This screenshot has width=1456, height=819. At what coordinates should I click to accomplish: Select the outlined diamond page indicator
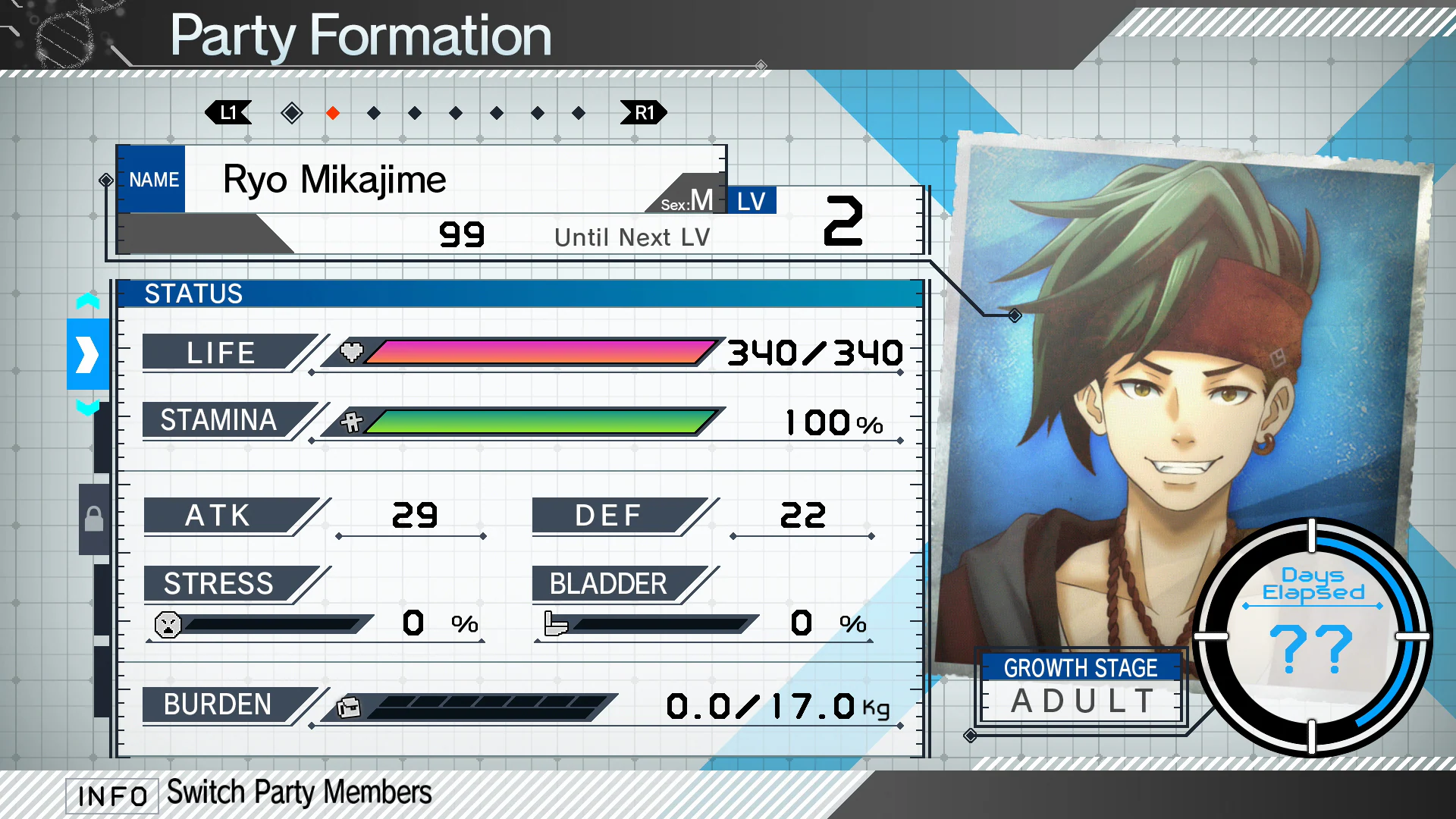tap(292, 113)
